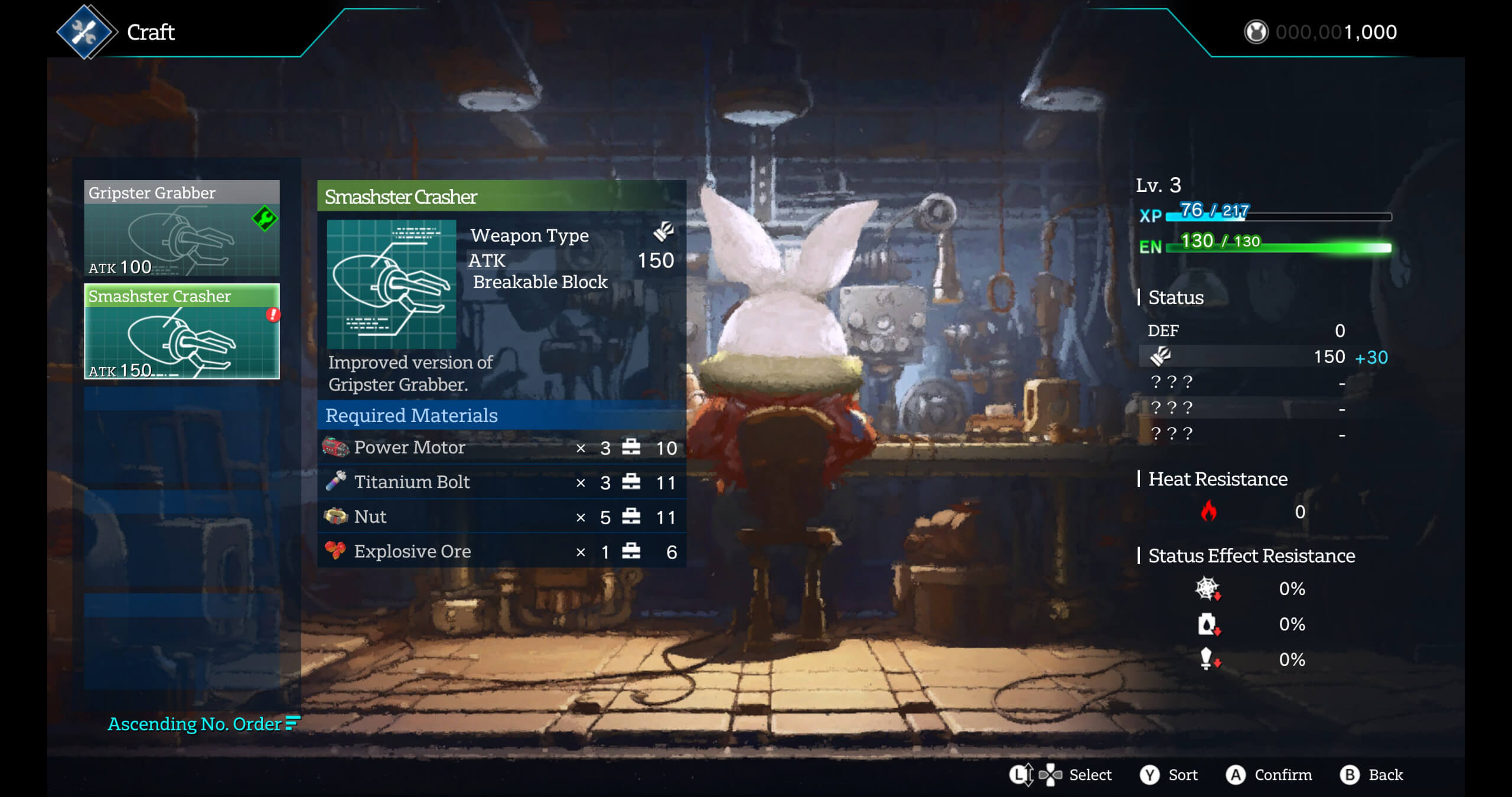The height and width of the screenshot is (797, 1512).
Task: Choose the Smashster Crasher recipe
Action: 181,332
